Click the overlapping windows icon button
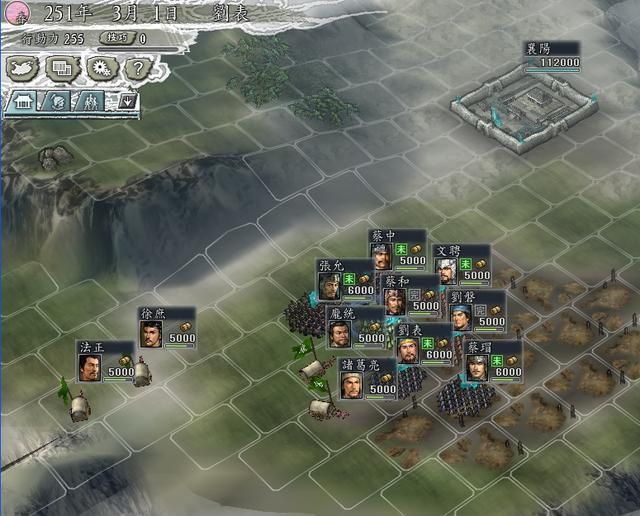640x516 pixels. click(60, 68)
